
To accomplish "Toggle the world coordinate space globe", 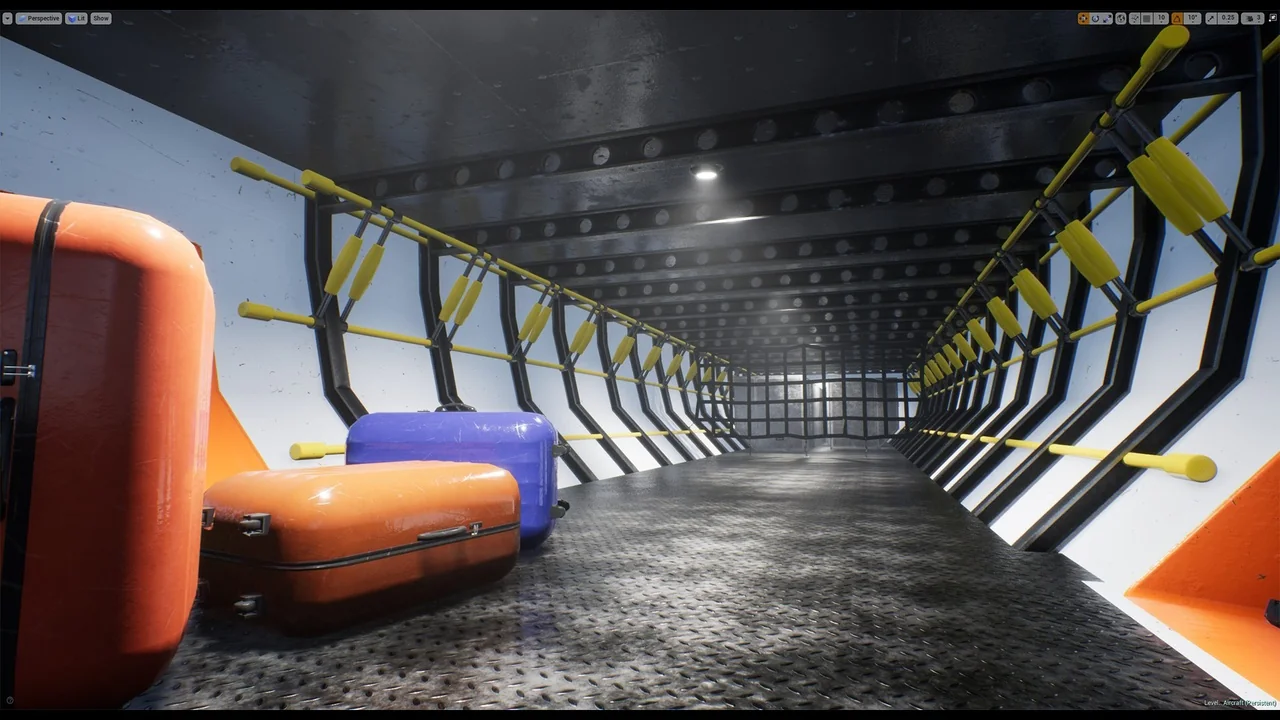I will point(1122,18).
